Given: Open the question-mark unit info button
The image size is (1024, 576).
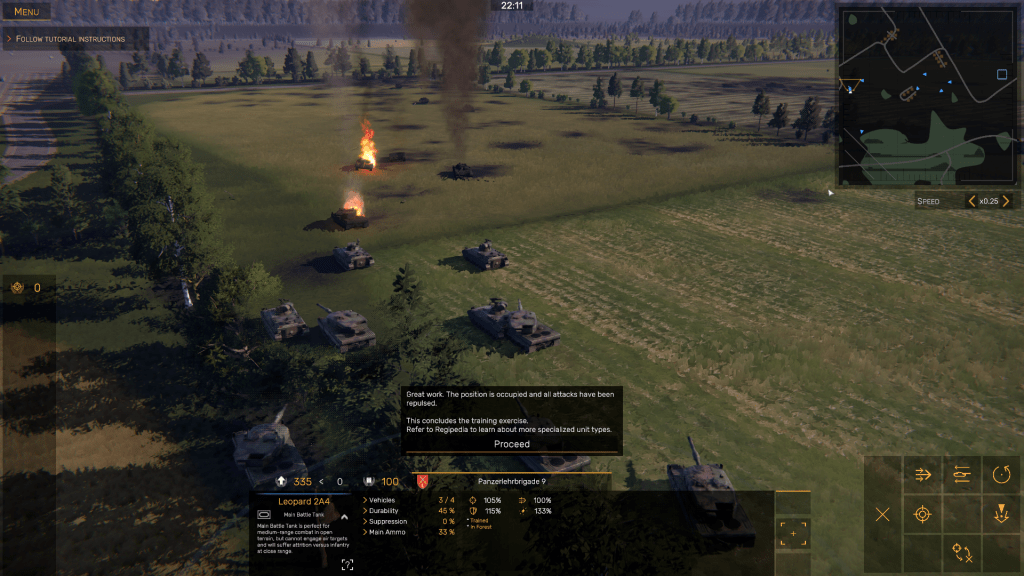Looking at the screenshot, I should click(347, 565).
